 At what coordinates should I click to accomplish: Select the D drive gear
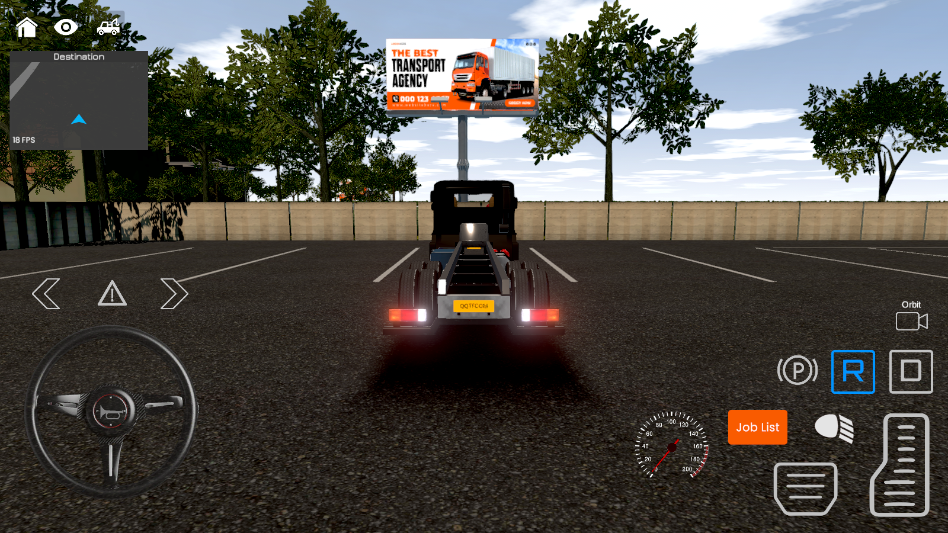pyautogui.click(x=910, y=372)
